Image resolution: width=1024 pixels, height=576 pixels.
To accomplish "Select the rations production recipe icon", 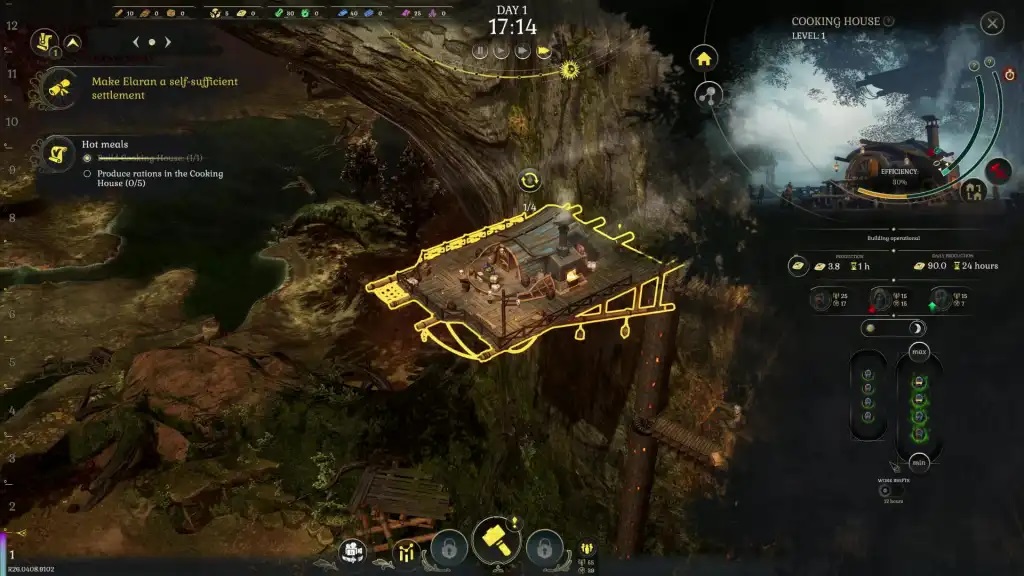I will point(799,266).
